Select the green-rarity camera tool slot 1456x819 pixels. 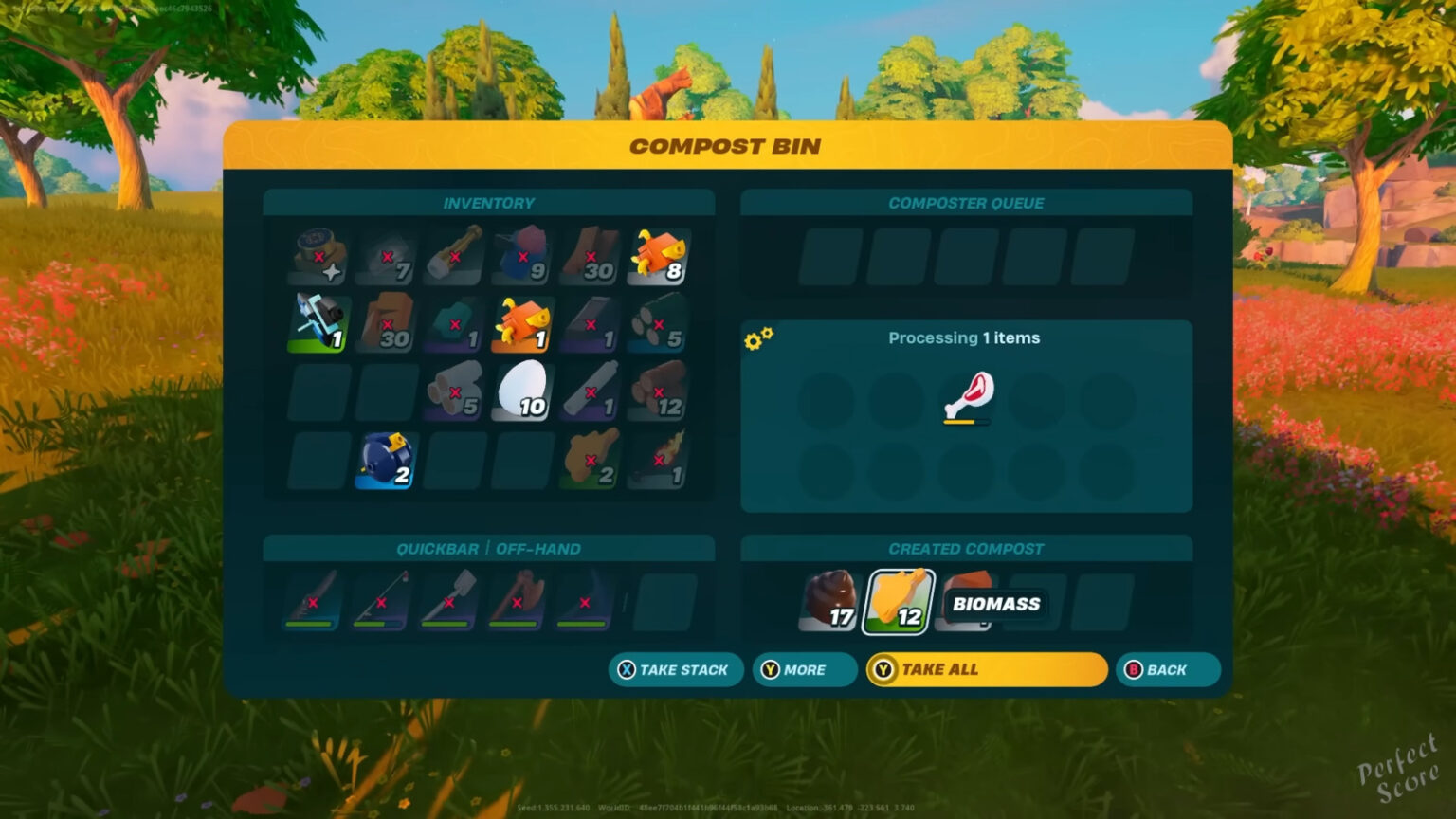coord(318,323)
